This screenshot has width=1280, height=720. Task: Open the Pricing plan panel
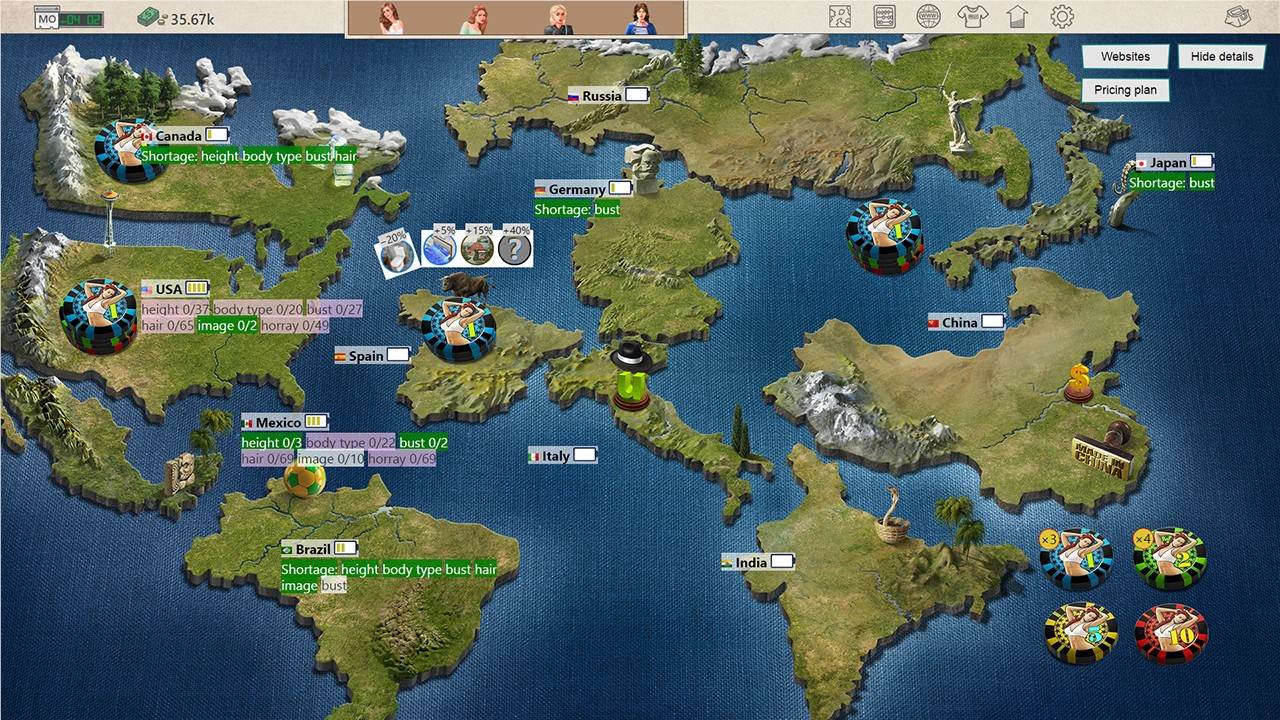pyautogui.click(x=1124, y=90)
